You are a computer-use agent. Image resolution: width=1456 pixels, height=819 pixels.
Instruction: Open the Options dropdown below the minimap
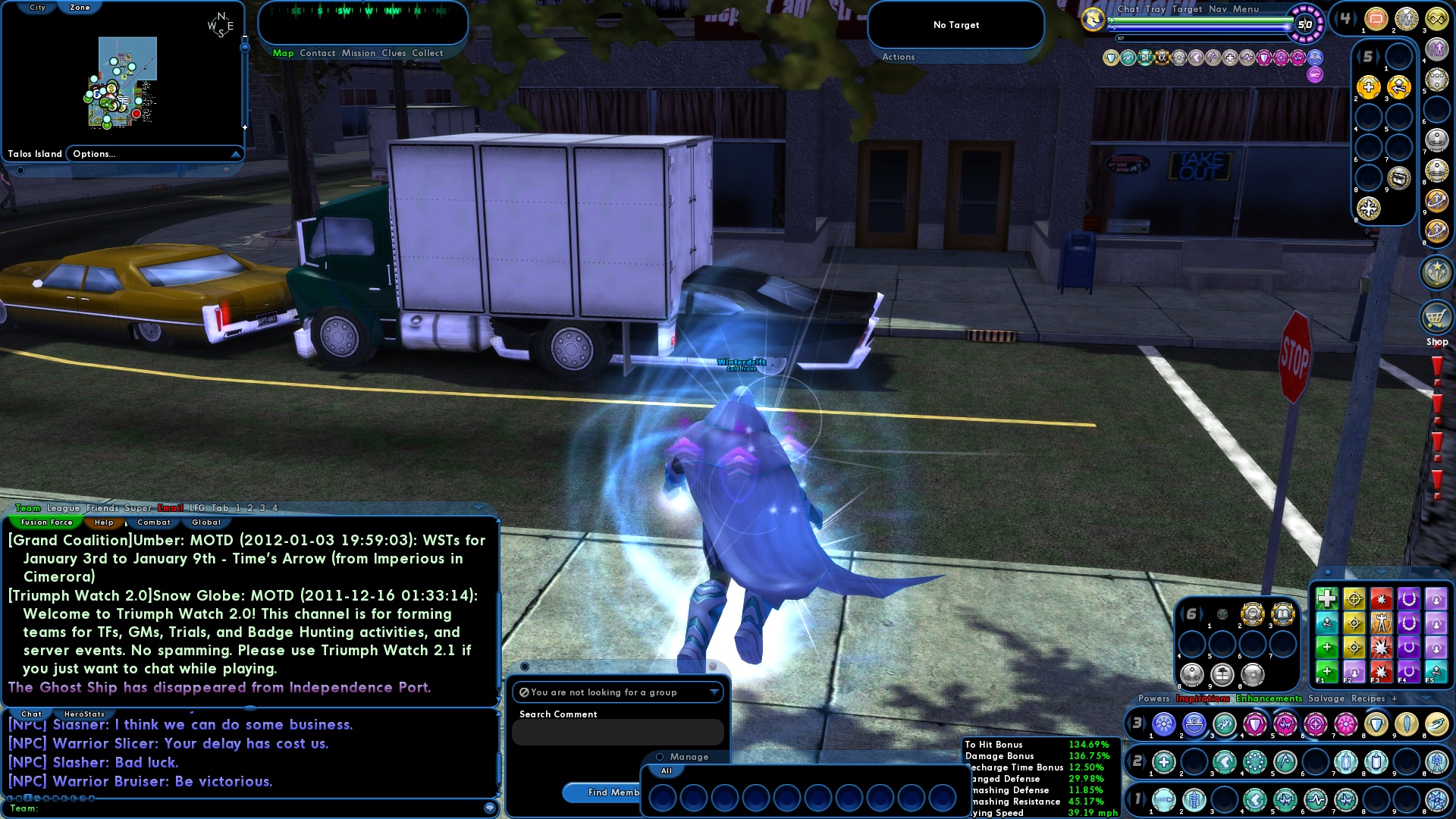point(155,153)
